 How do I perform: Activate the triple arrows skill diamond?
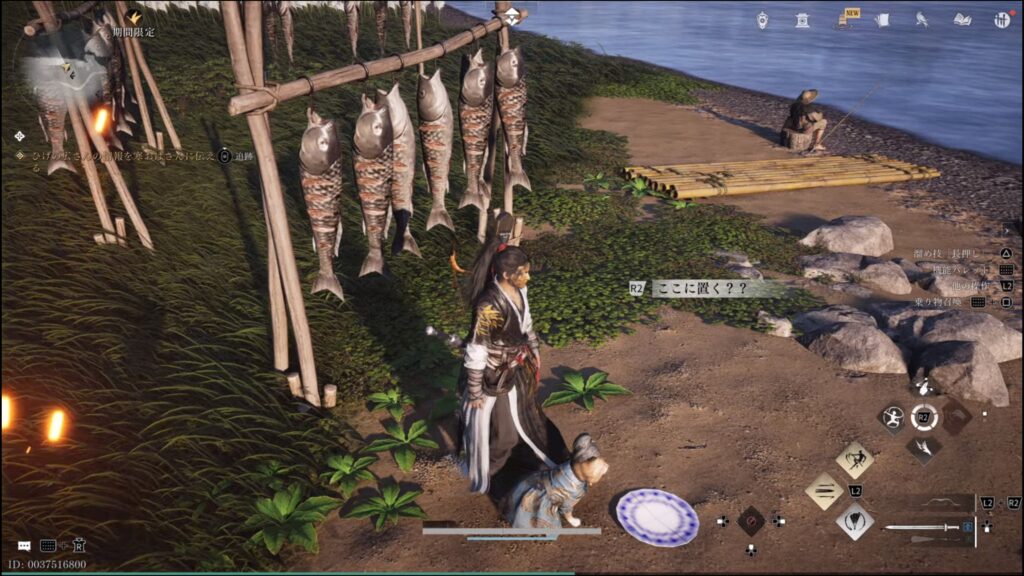coord(824,491)
